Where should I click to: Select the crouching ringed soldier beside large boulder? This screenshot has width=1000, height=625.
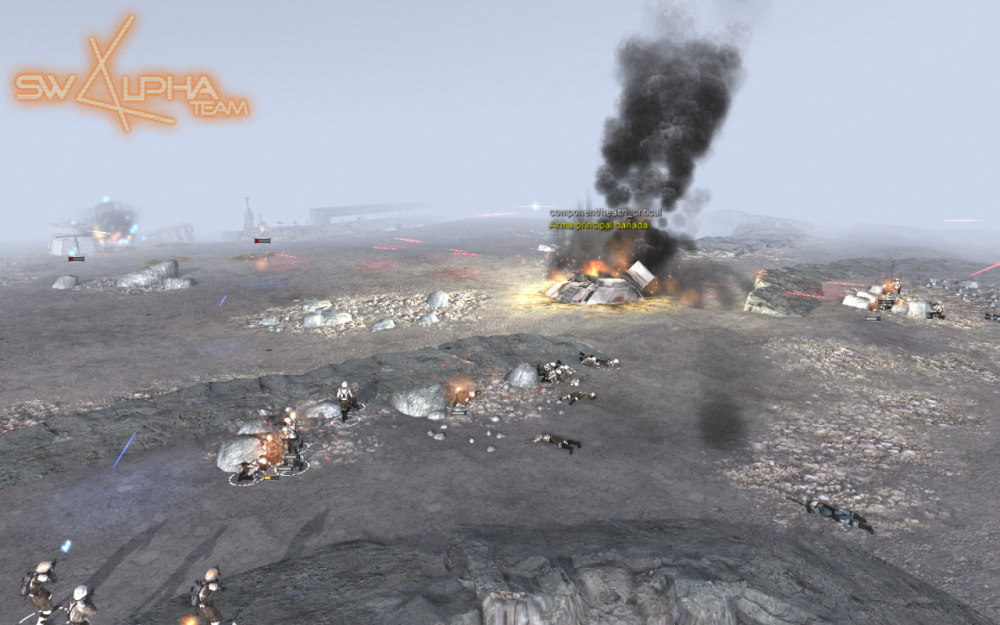click(x=248, y=471)
